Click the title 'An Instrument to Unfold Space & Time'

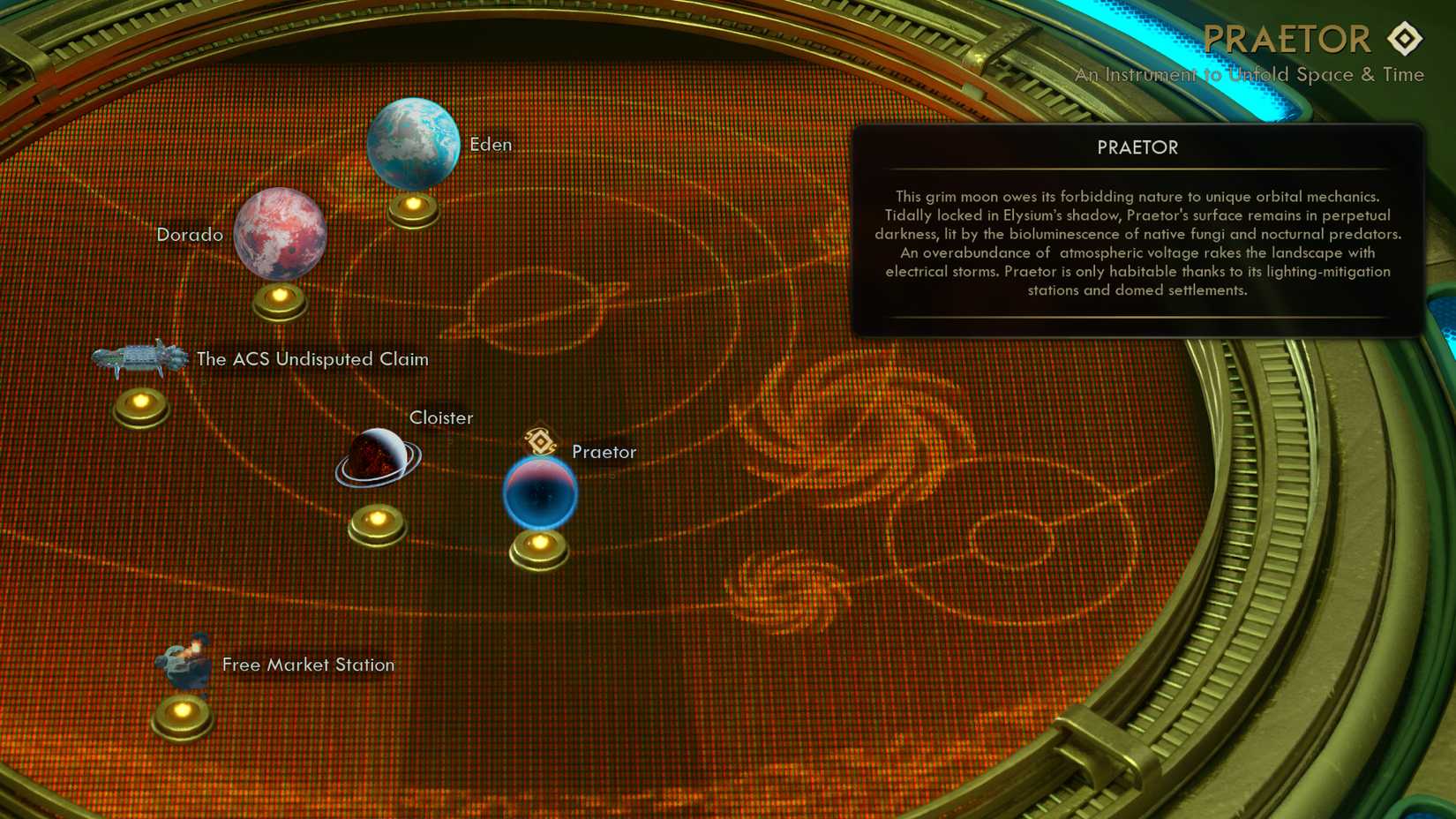(1248, 75)
